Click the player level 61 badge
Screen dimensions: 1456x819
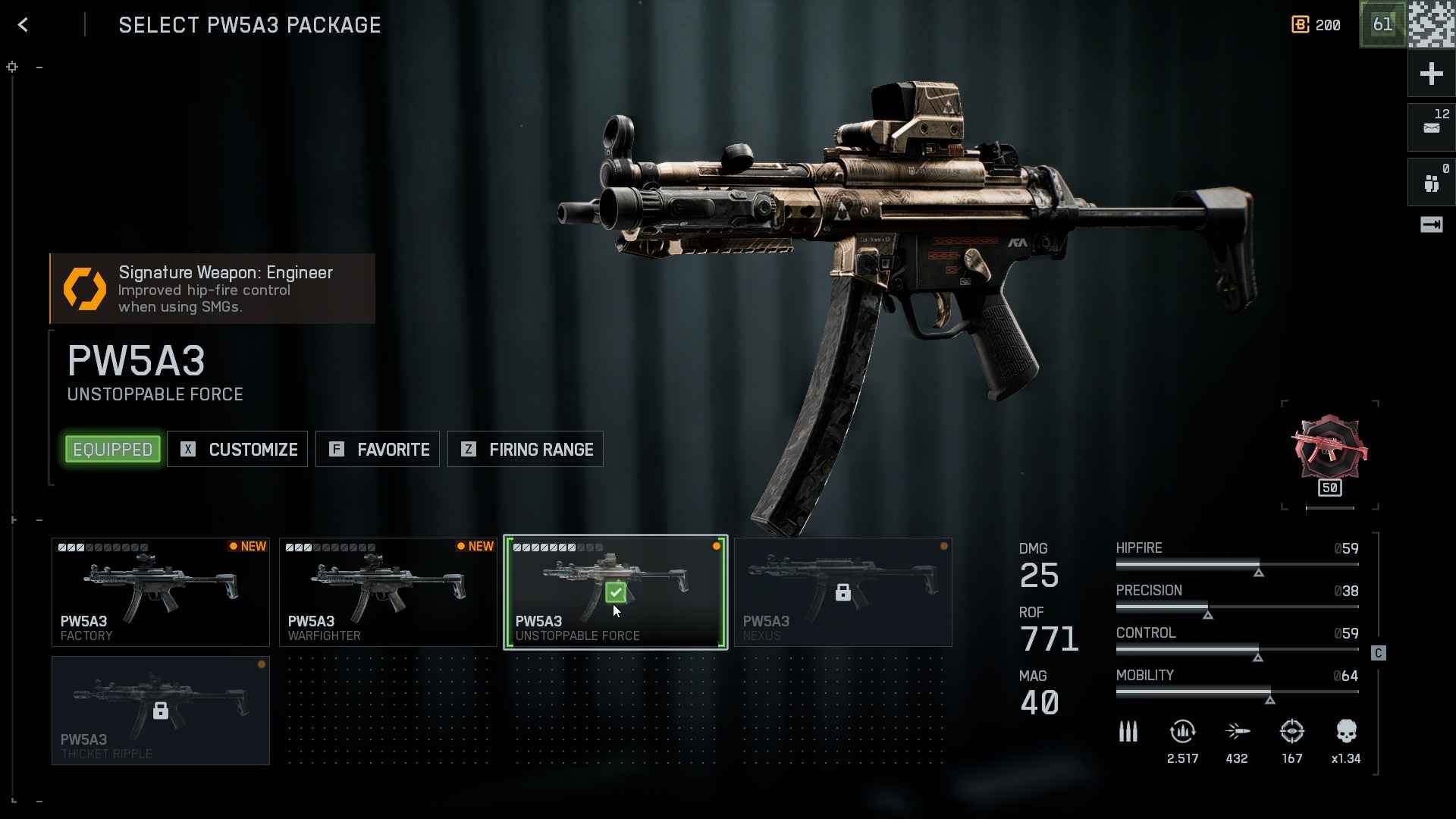[1382, 25]
